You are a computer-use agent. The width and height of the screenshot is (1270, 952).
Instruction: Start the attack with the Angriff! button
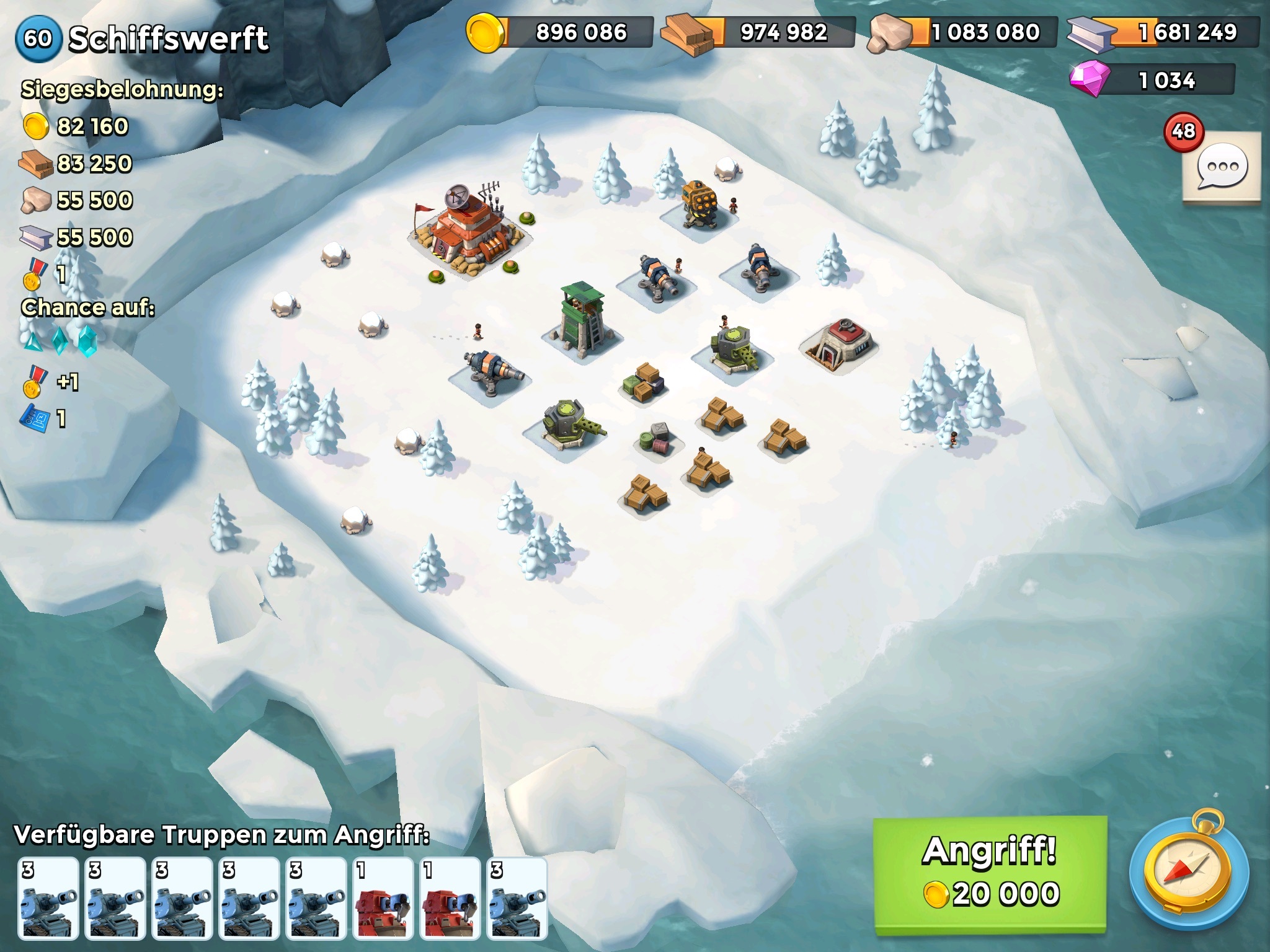pos(990,873)
